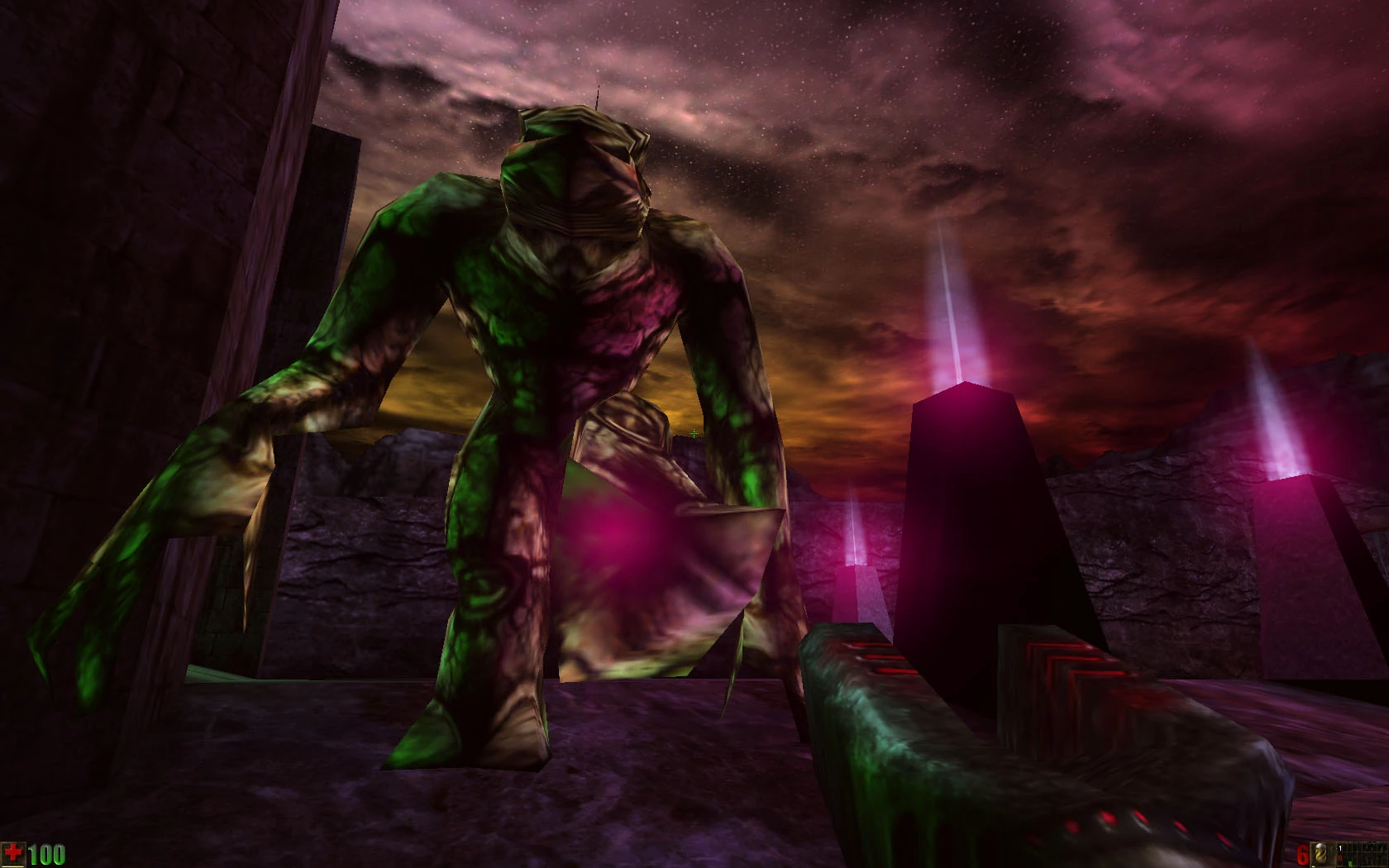Click the weapon inventory grid panel
Image resolution: width=1389 pixels, height=868 pixels.
[x=1364, y=854]
